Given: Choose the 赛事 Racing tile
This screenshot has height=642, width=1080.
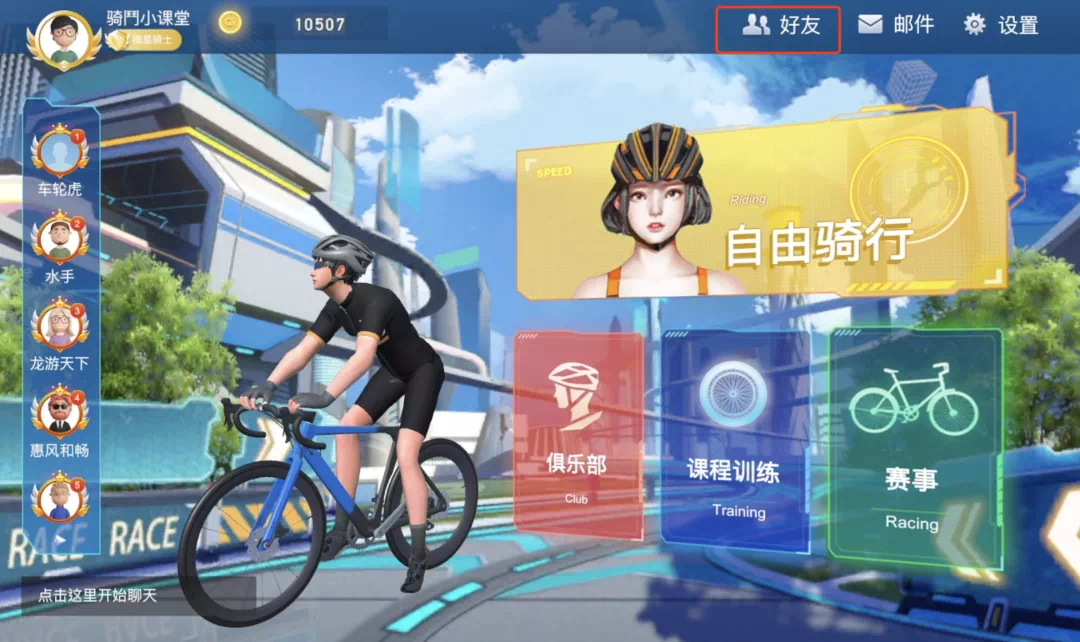Looking at the screenshot, I should coord(913,443).
